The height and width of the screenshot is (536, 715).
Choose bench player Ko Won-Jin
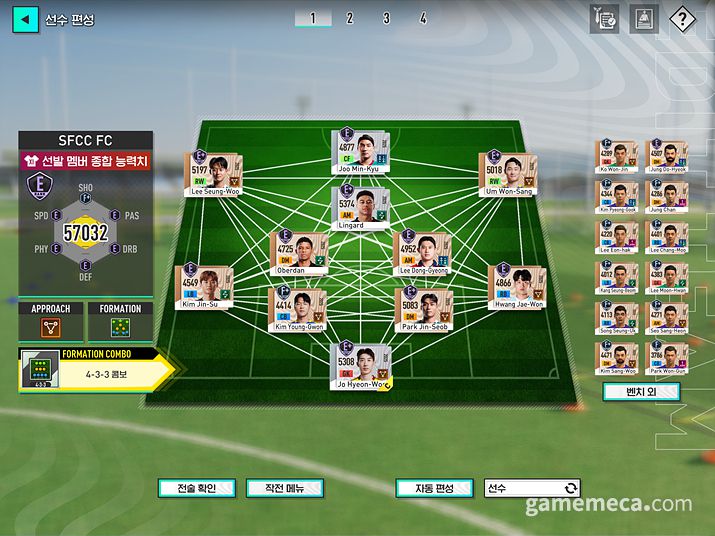click(617, 157)
